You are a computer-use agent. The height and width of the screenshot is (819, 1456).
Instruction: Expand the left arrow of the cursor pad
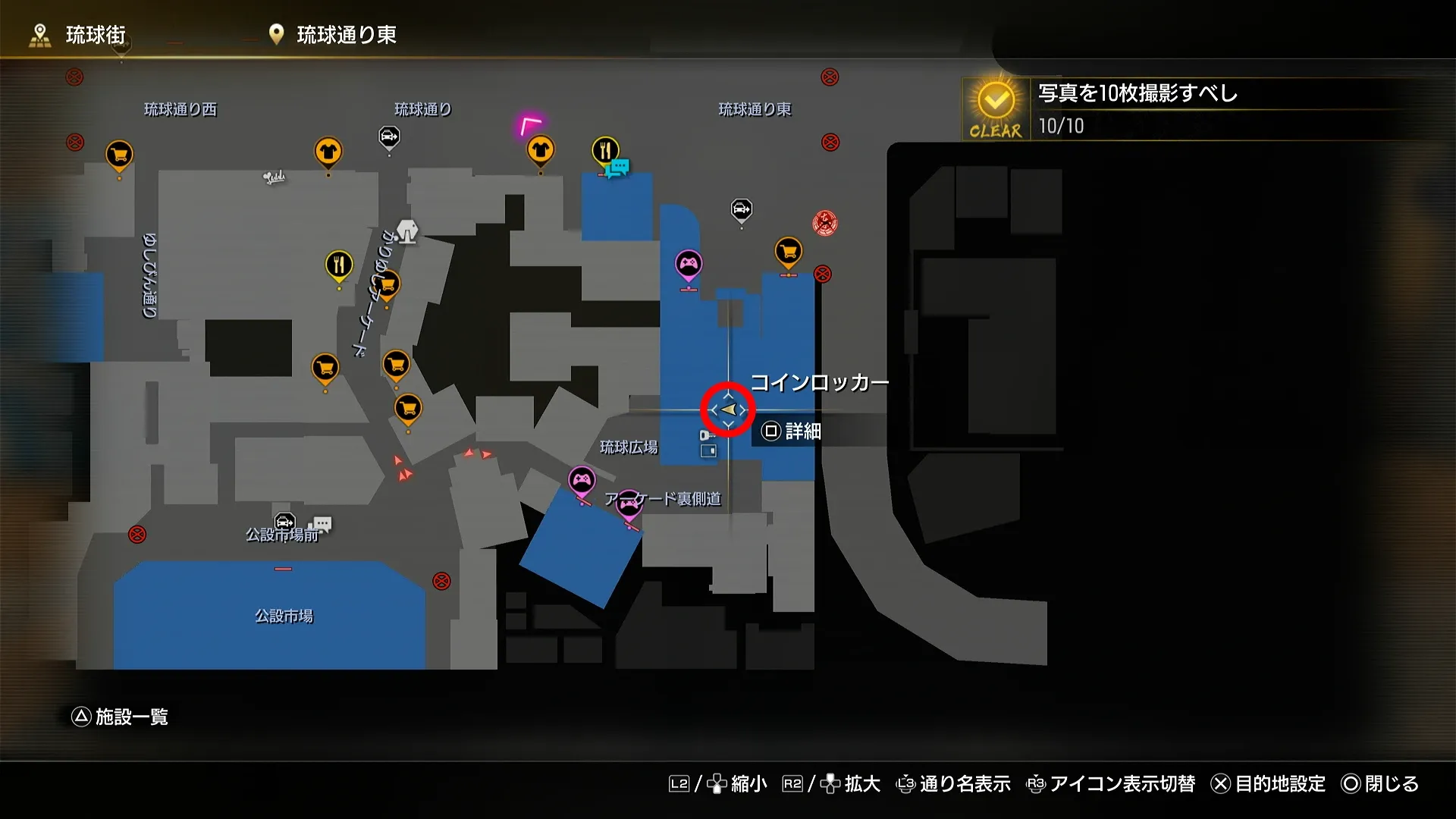(x=711, y=409)
